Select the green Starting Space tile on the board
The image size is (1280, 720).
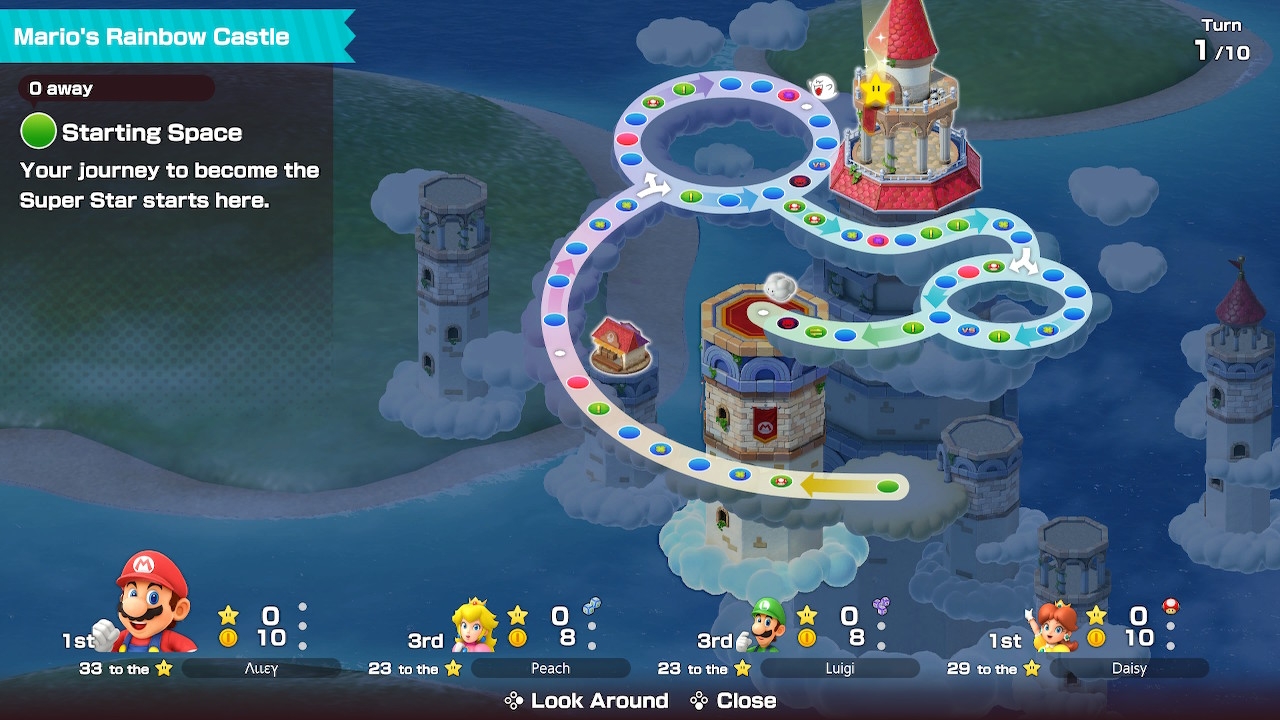[887, 486]
